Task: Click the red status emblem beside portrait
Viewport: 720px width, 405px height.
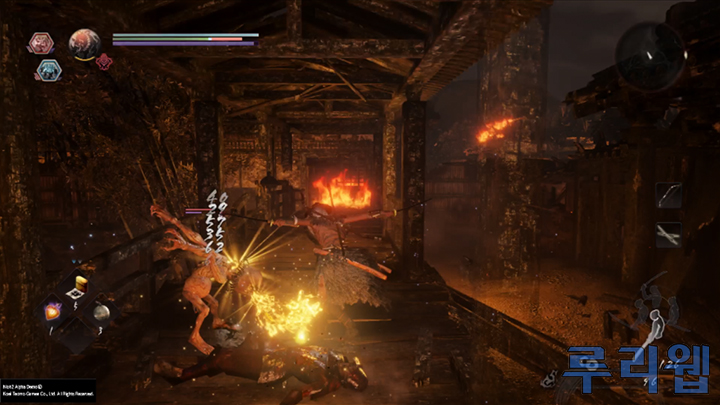Action: pos(105,60)
